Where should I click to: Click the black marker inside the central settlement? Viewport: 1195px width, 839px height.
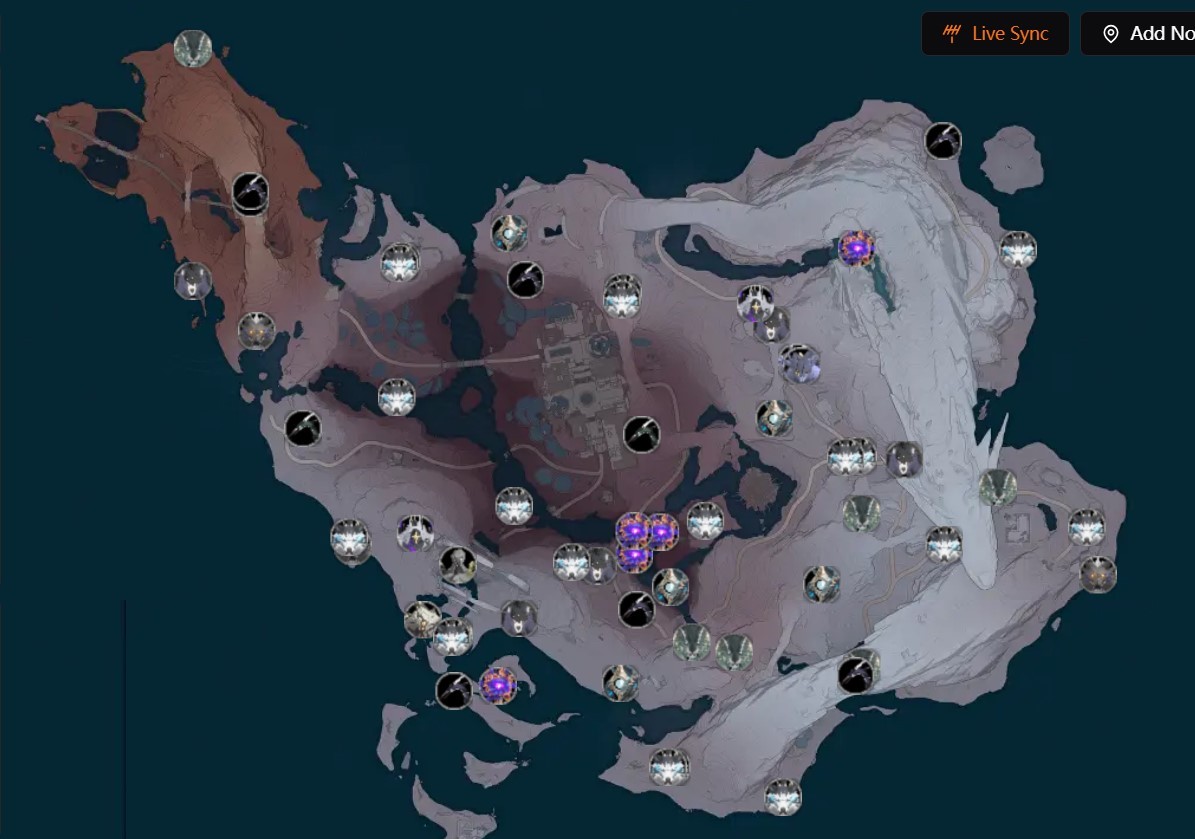point(641,434)
